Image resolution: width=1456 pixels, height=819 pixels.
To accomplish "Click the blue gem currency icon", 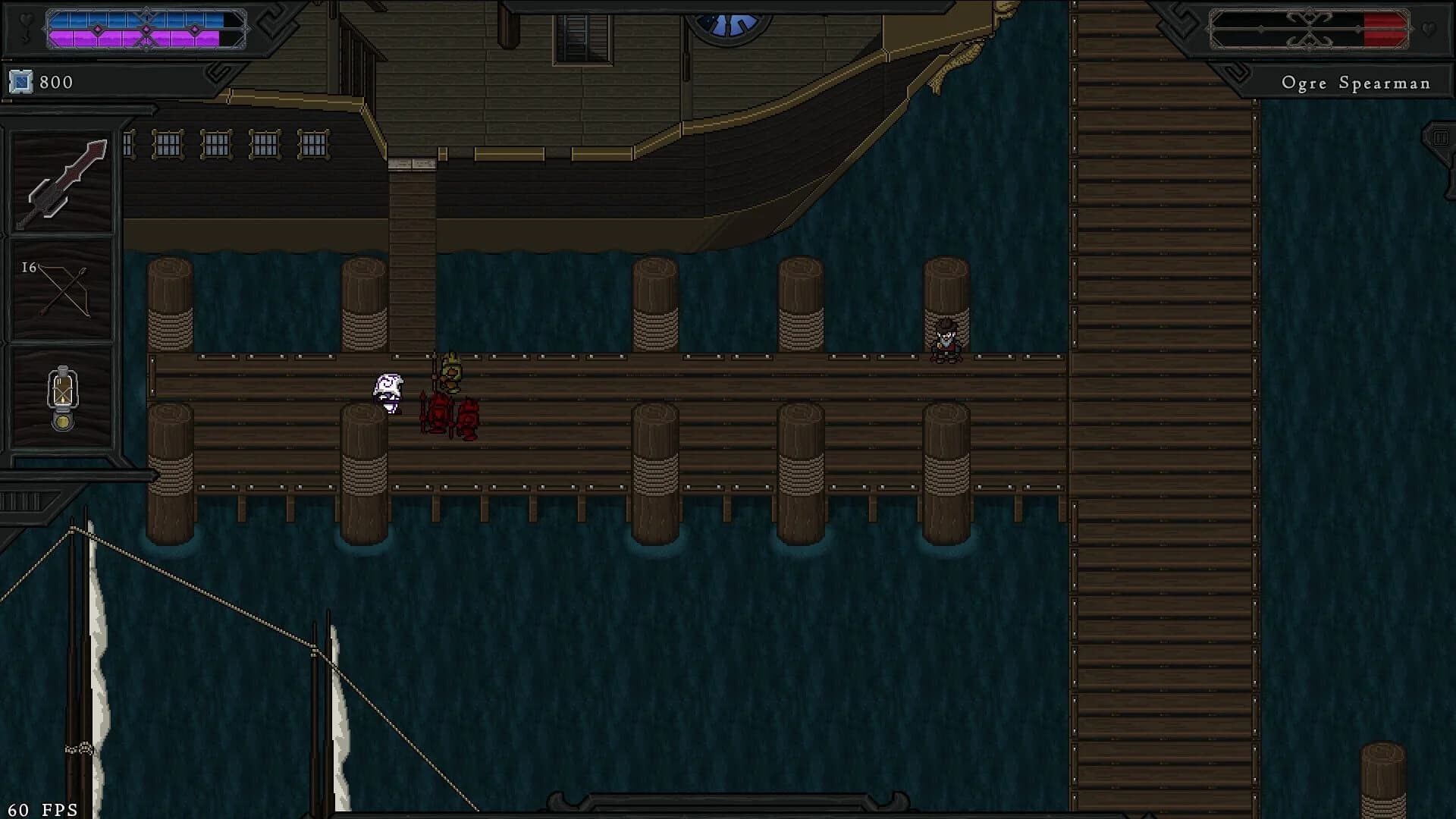I will (x=21, y=81).
